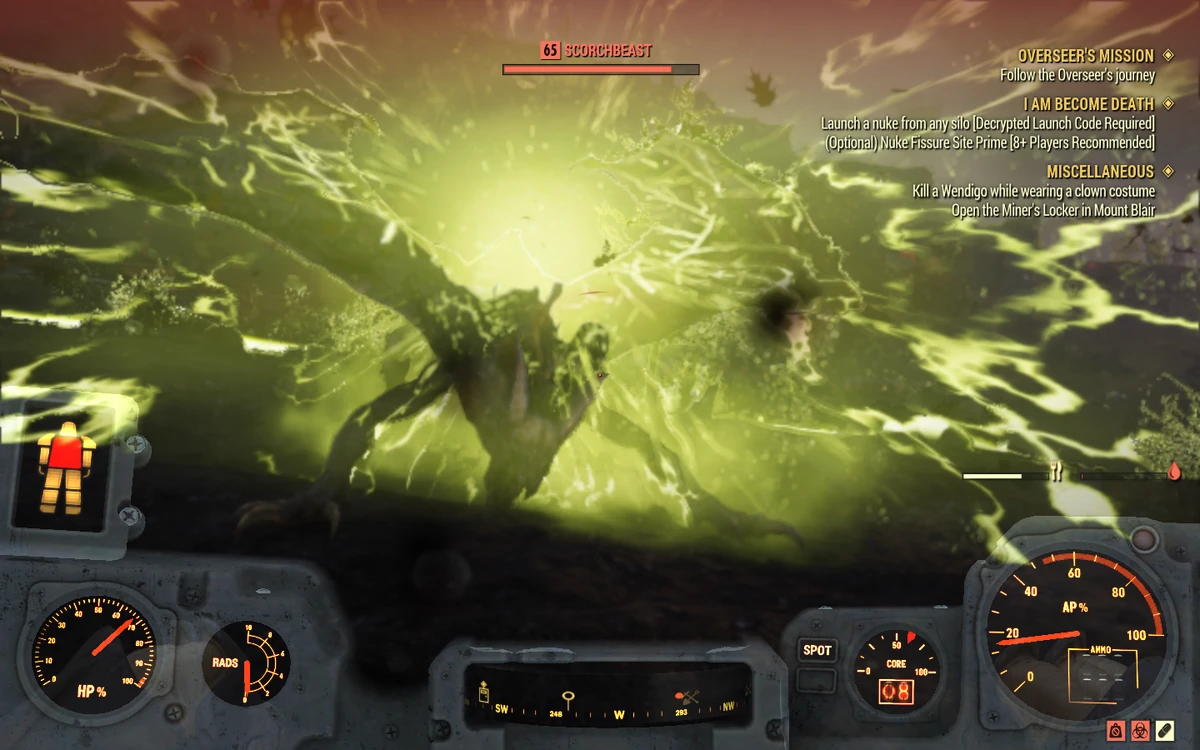Image resolution: width=1200 pixels, height=750 pixels.
Task: Click the weight status effect icon
Action: (x=1114, y=731)
